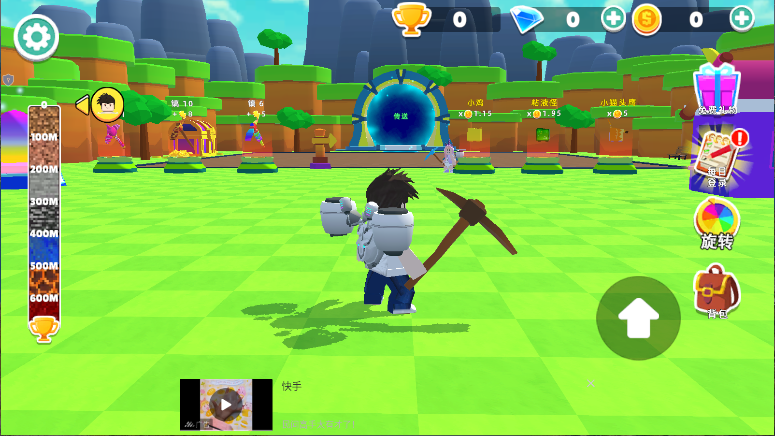Add more blue diamonds with the plus button
The width and height of the screenshot is (775, 436).
[x=613, y=18]
